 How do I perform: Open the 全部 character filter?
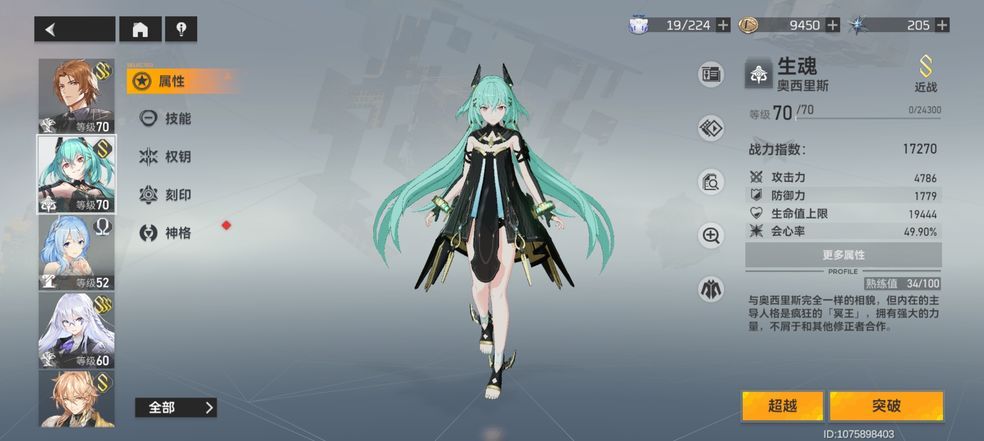[176, 407]
